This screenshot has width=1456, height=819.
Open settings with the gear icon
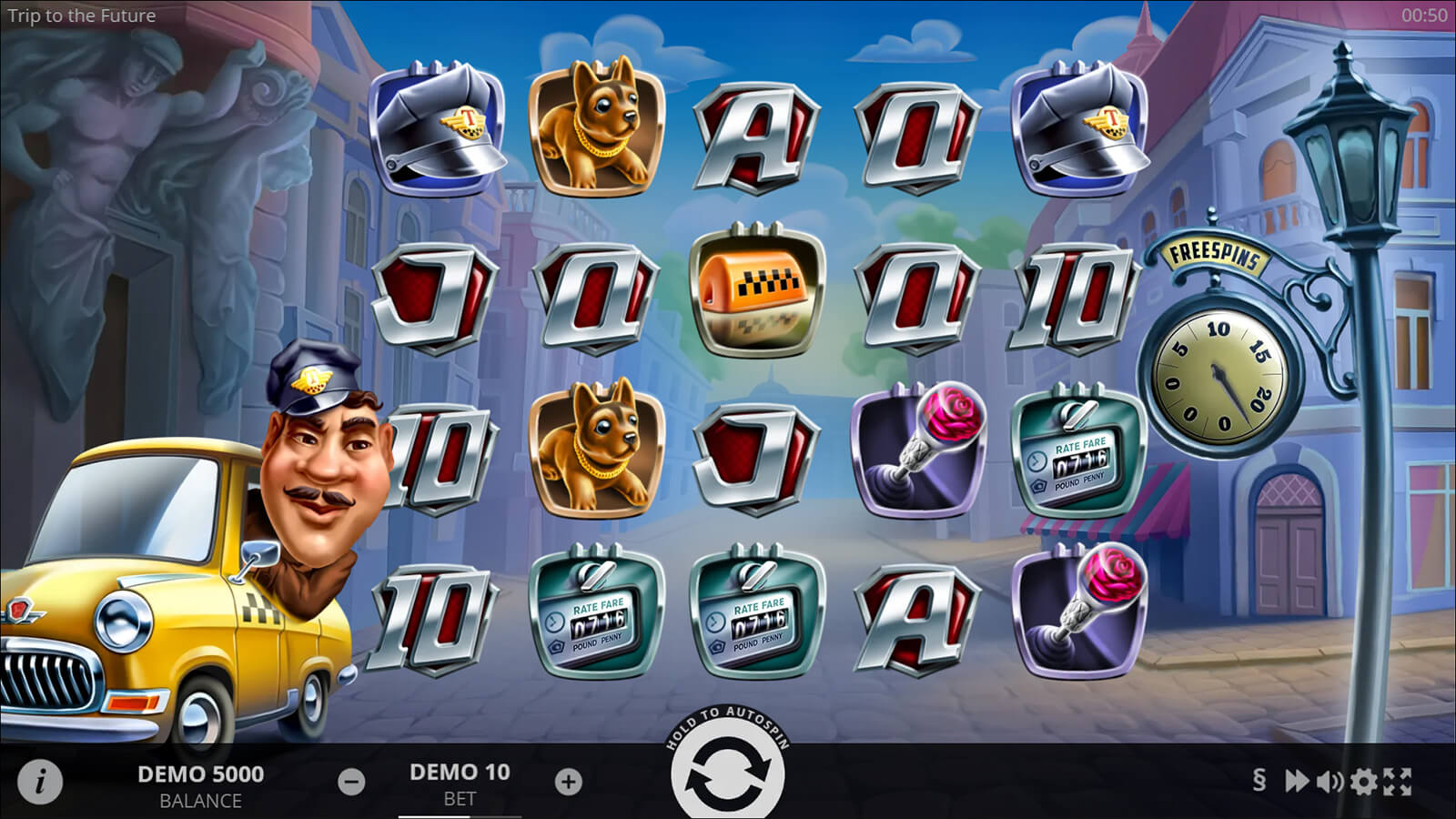click(x=1363, y=781)
